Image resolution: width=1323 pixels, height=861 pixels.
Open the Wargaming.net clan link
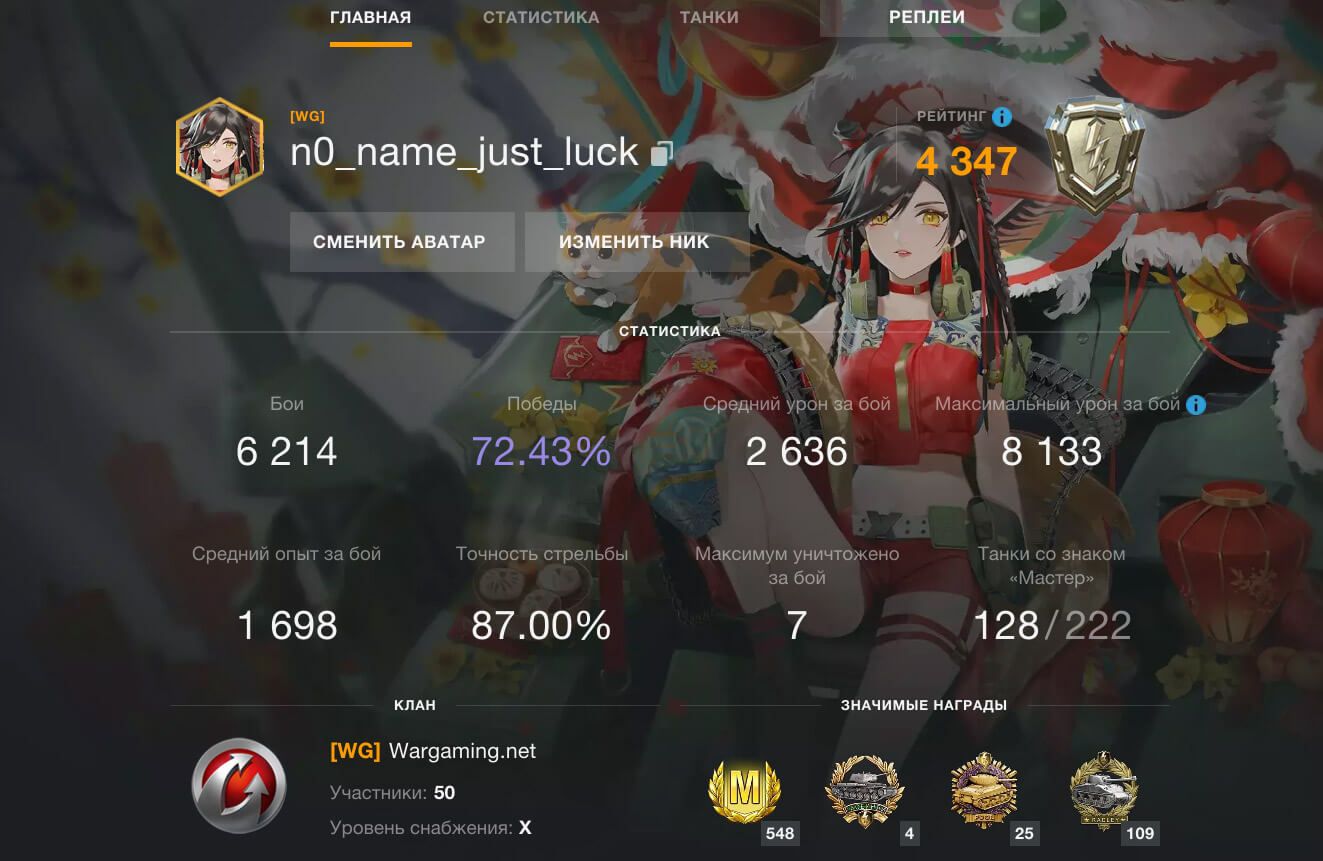pyautogui.click(x=462, y=751)
